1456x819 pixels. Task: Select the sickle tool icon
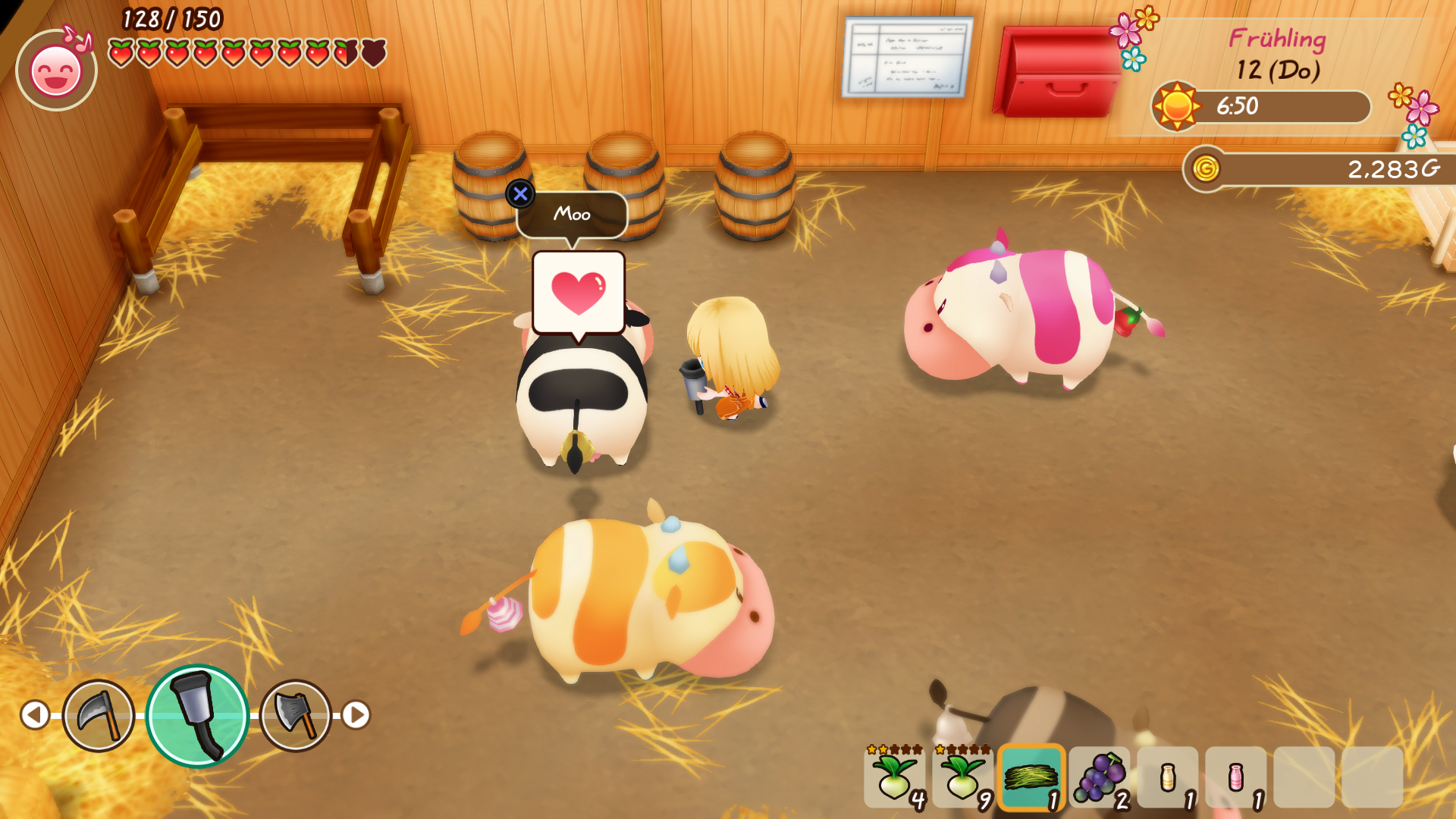tap(99, 715)
